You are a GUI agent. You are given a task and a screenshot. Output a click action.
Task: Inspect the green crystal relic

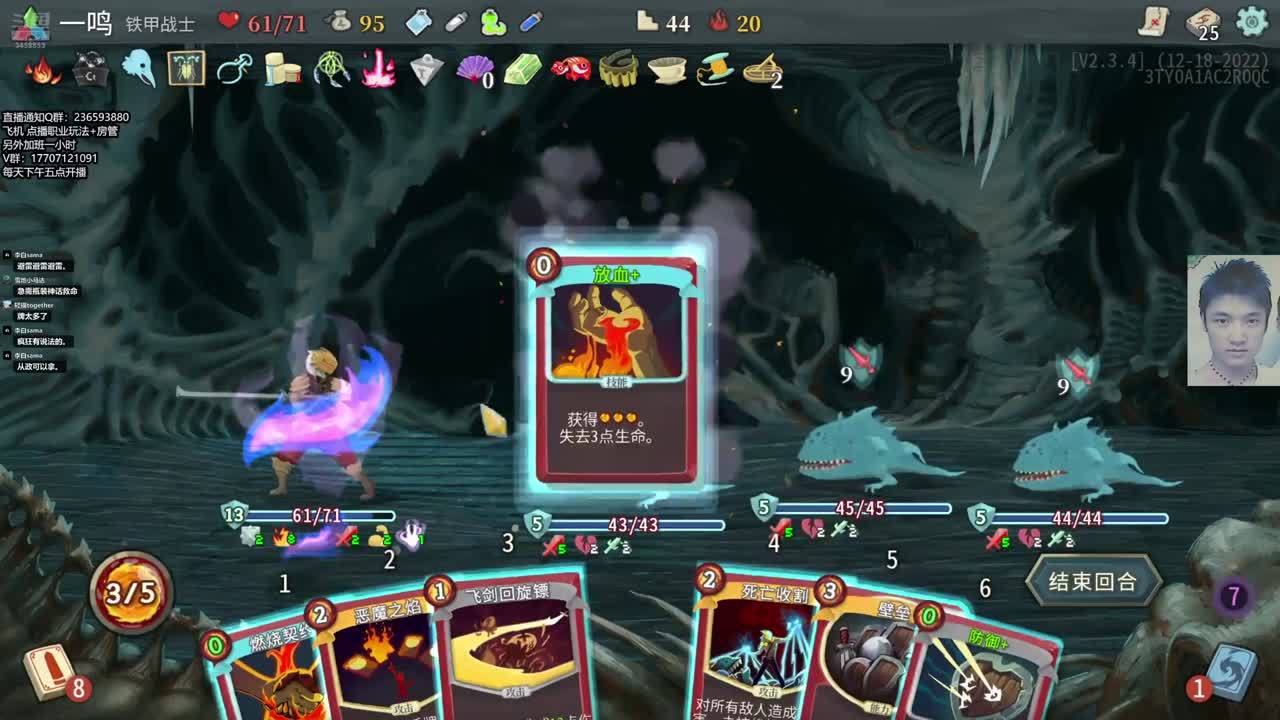point(523,69)
